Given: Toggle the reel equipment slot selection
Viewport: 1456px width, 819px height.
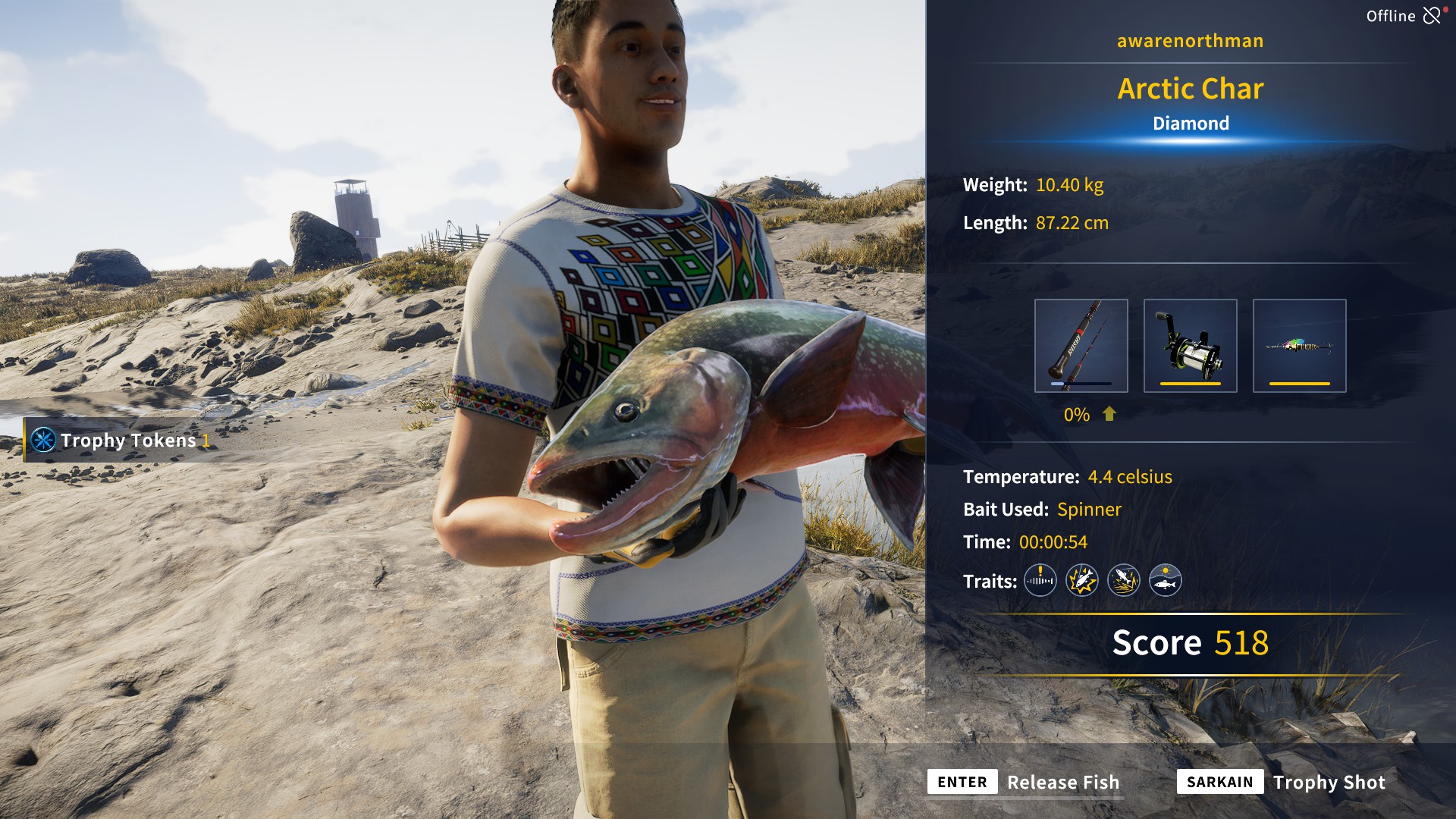Looking at the screenshot, I should [1191, 345].
